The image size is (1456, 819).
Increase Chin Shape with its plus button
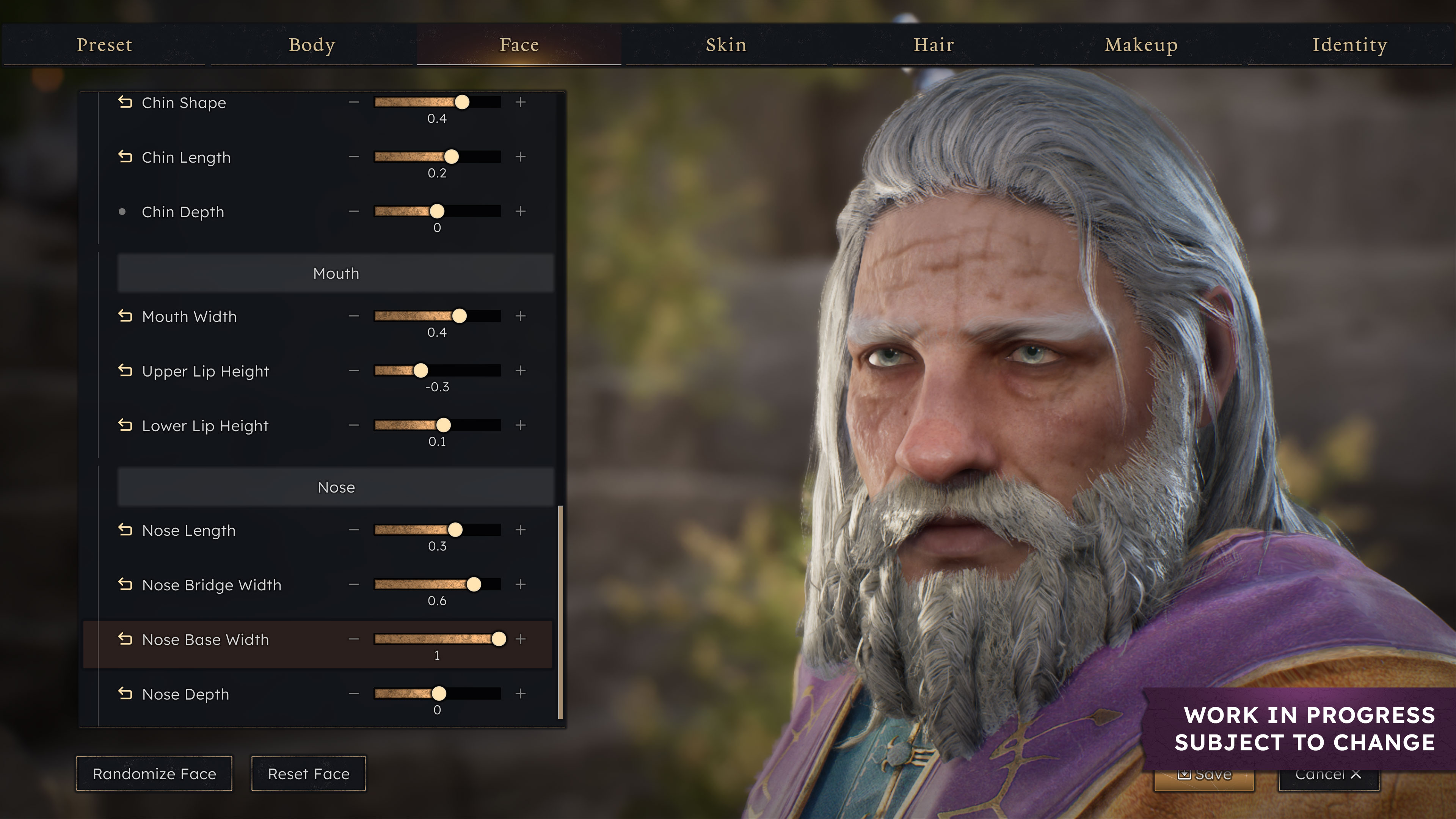[521, 102]
